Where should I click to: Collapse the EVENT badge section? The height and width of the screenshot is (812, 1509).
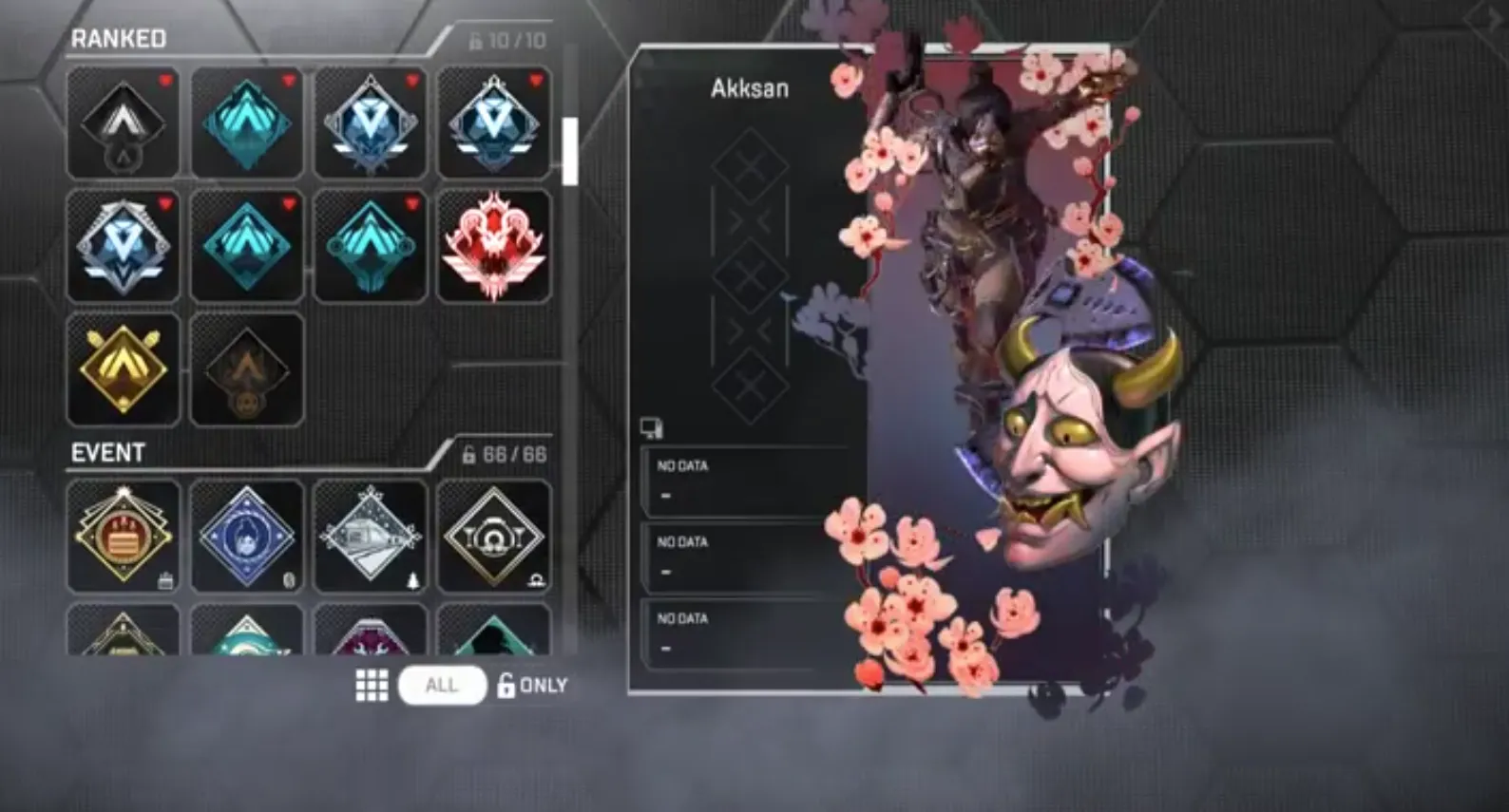pos(107,453)
